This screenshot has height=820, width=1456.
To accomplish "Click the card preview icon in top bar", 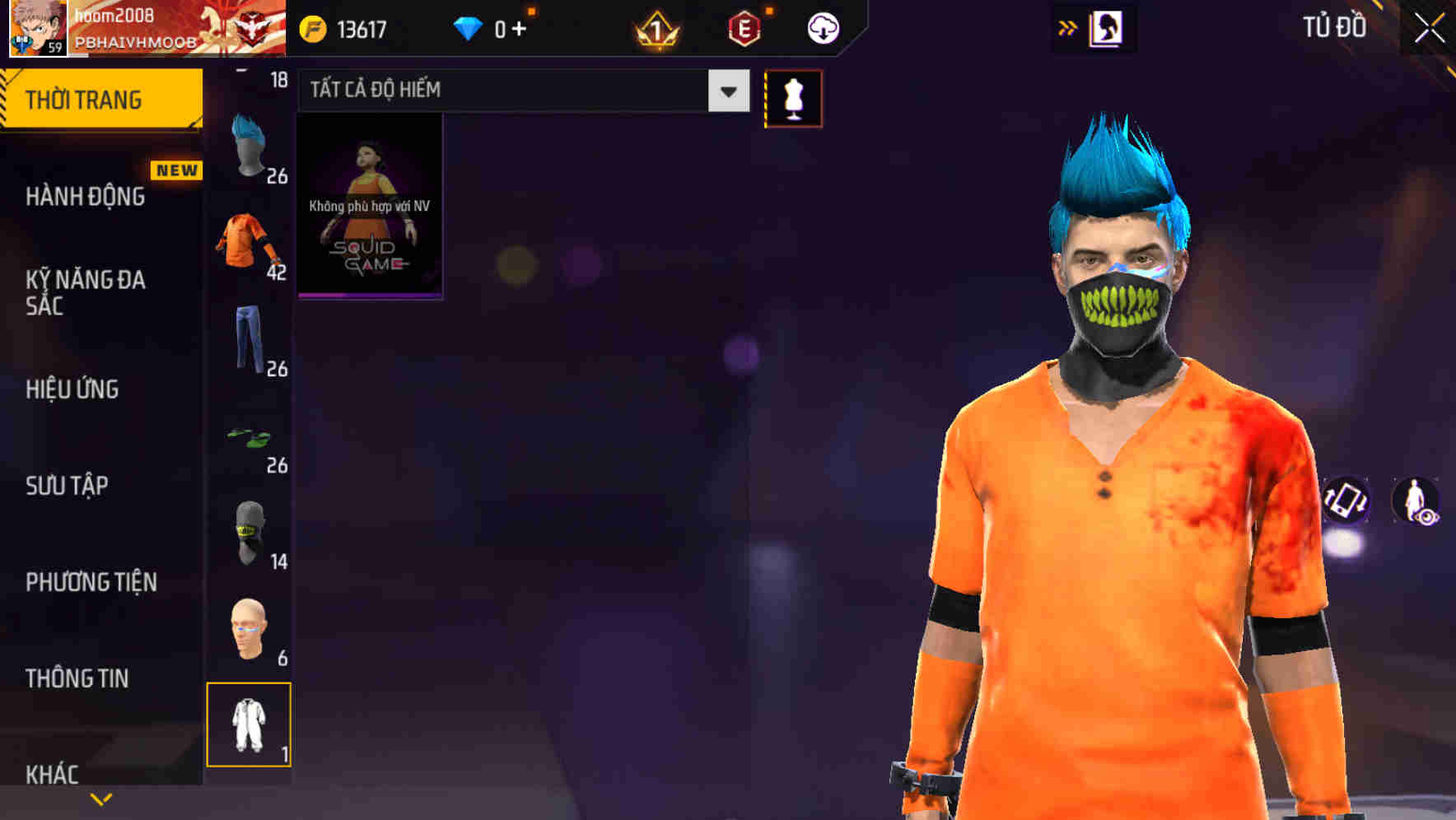I will click(1104, 27).
